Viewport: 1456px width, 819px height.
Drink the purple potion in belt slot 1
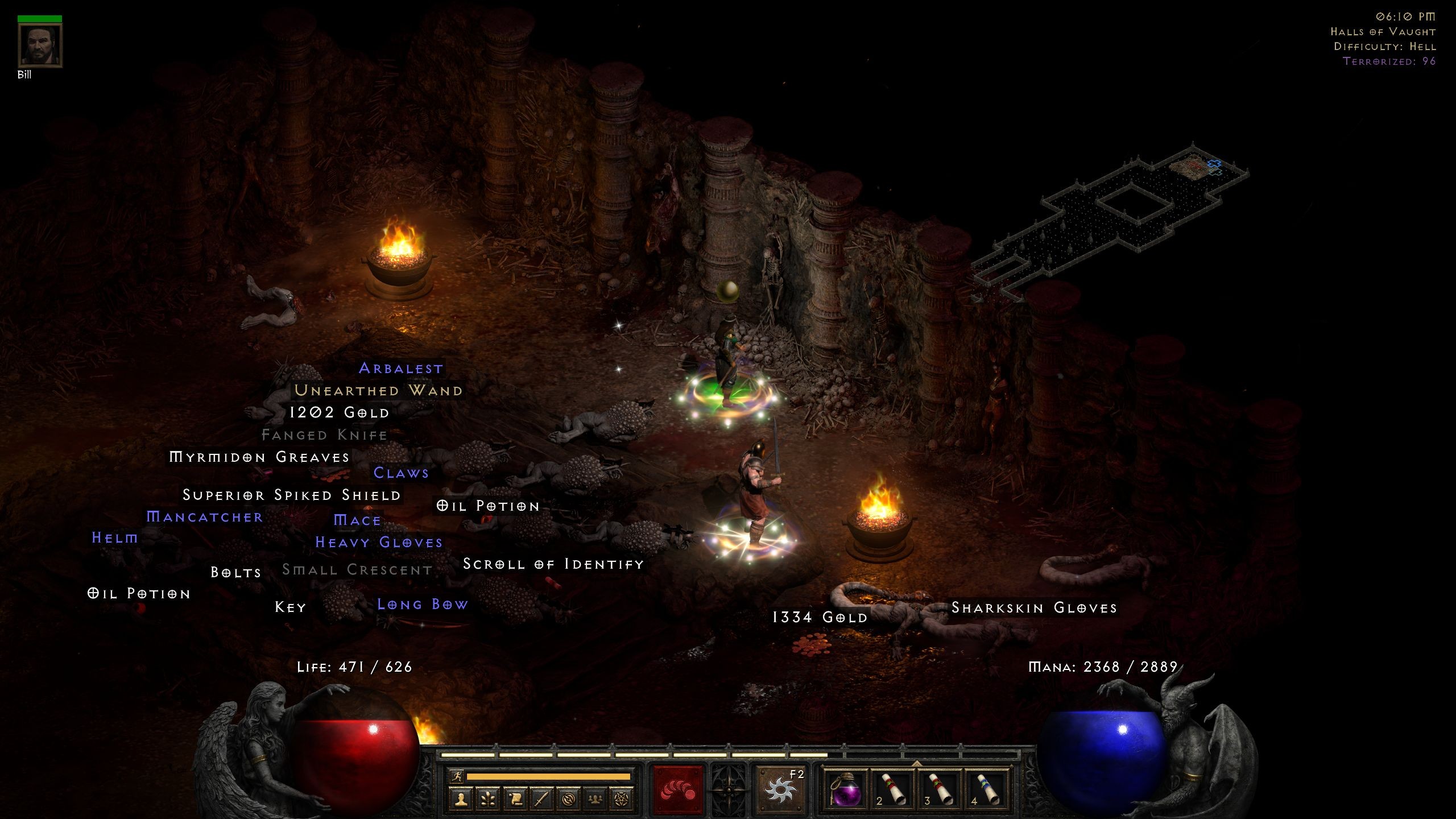click(x=846, y=791)
